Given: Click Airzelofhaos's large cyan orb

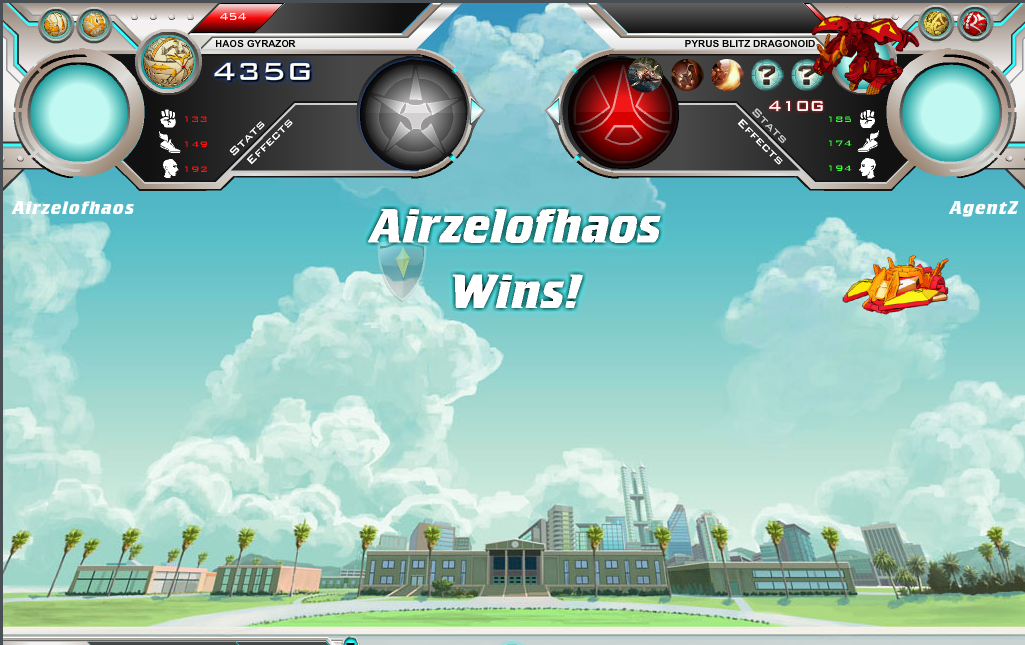Looking at the screenshot, I should coord(78,111).
